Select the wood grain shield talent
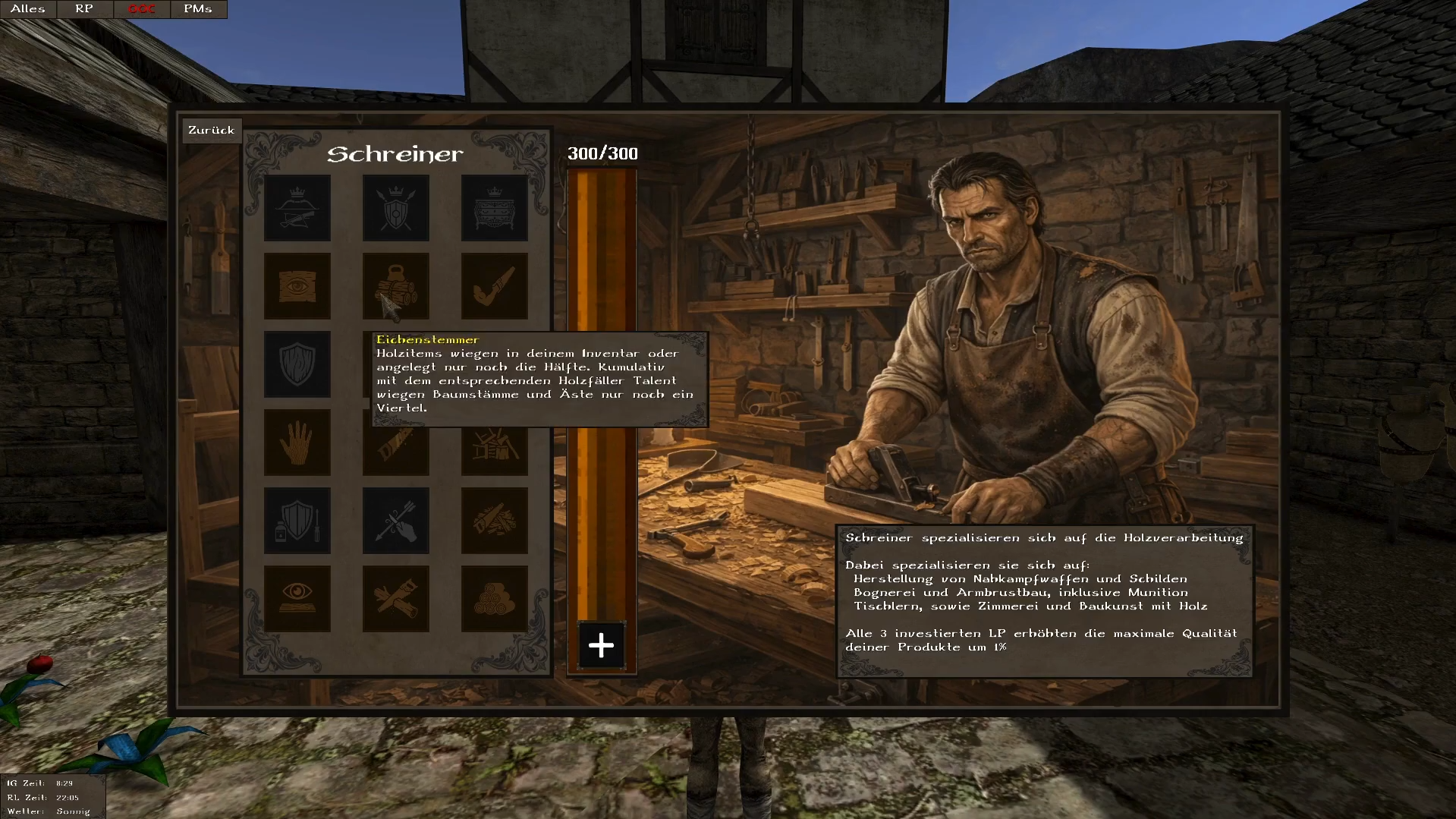 point(297,364)
